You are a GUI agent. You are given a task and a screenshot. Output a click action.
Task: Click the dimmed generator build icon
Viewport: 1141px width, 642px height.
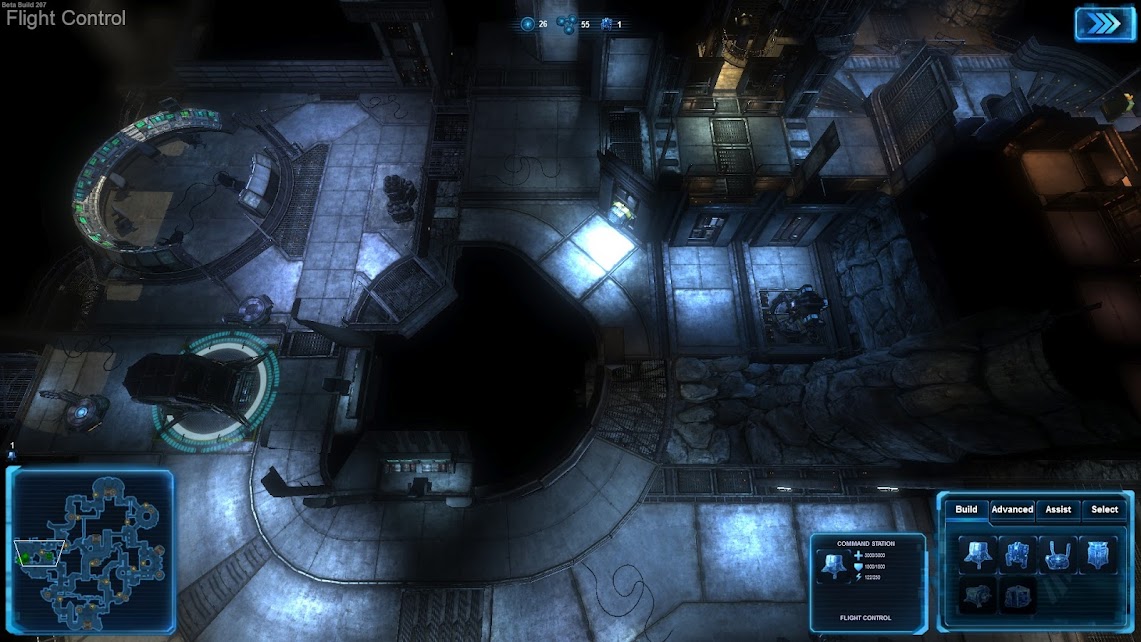[977, 595]
